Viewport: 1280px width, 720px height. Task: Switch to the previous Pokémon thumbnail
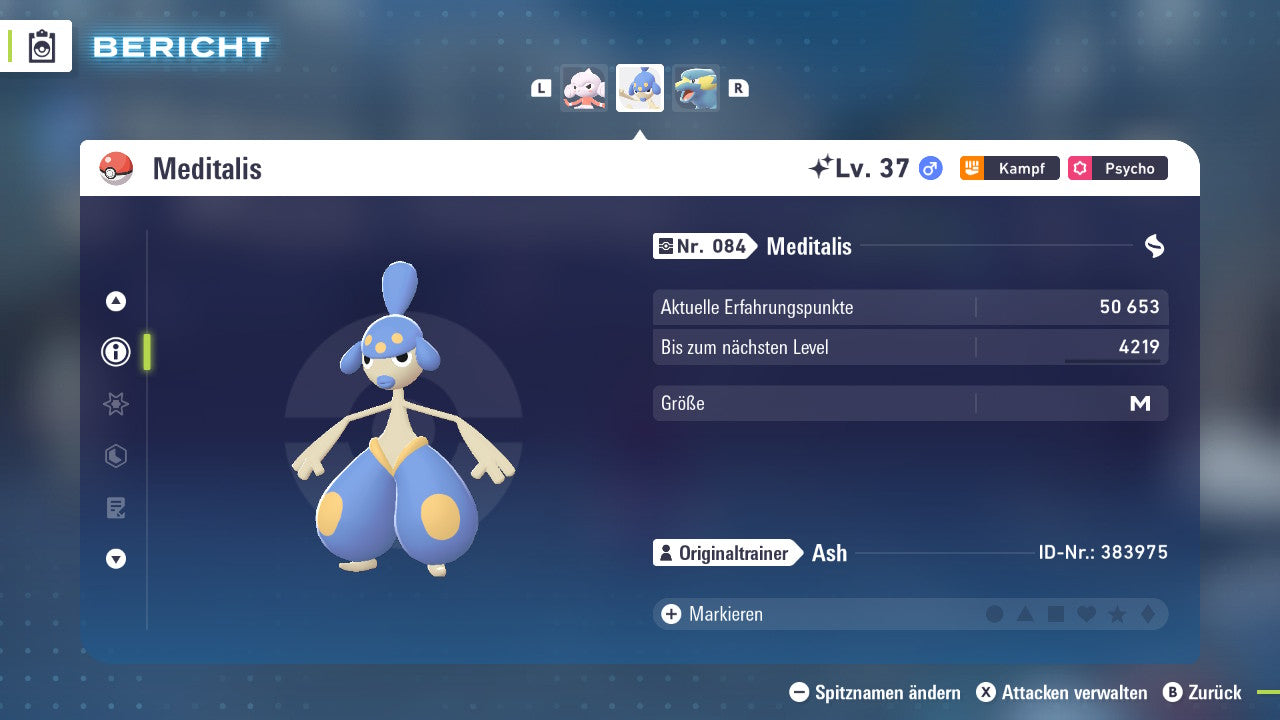click(x=584, y=88)
